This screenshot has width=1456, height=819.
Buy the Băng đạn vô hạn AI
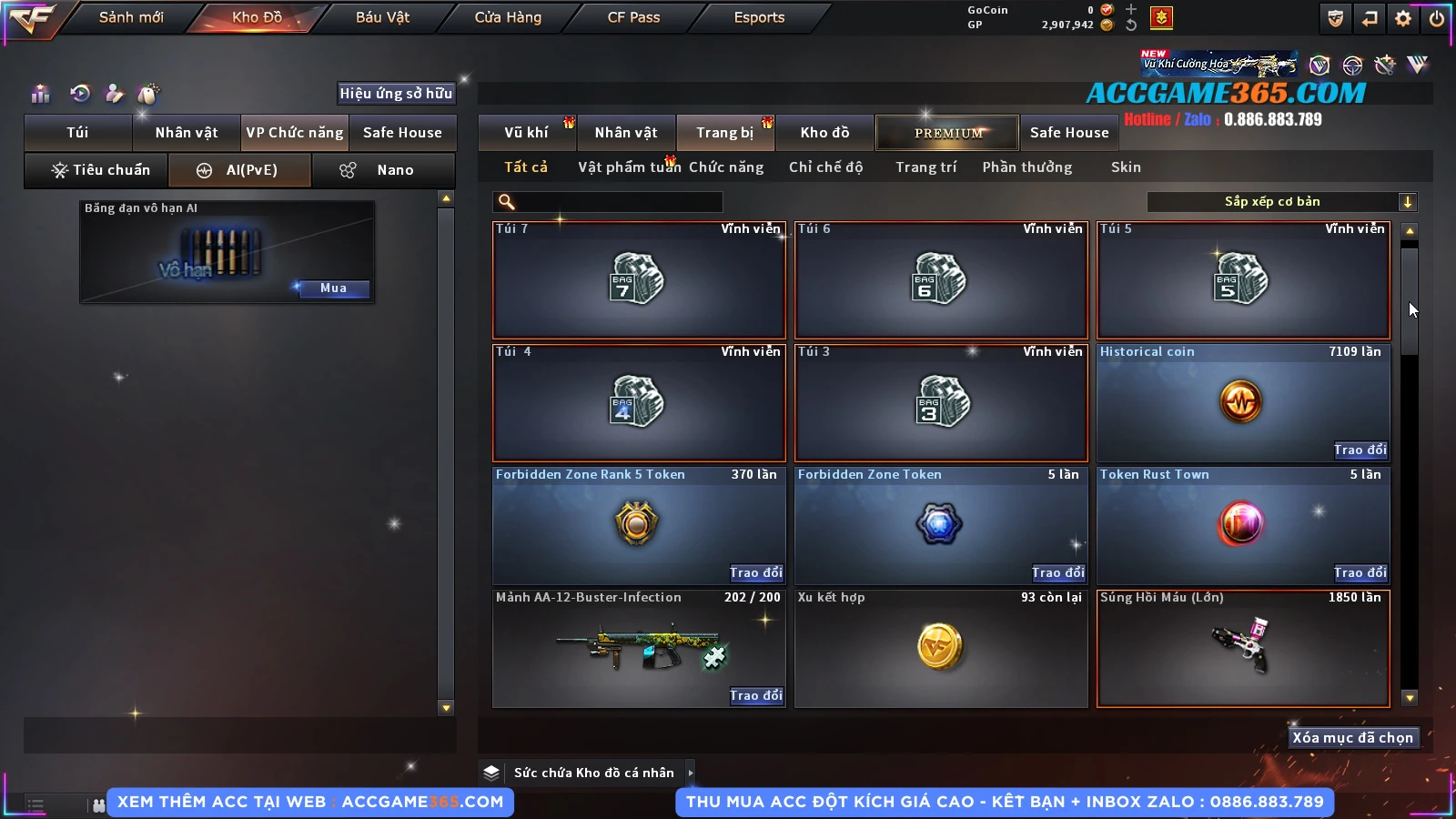pyautogui.click(x=333, y=288)
